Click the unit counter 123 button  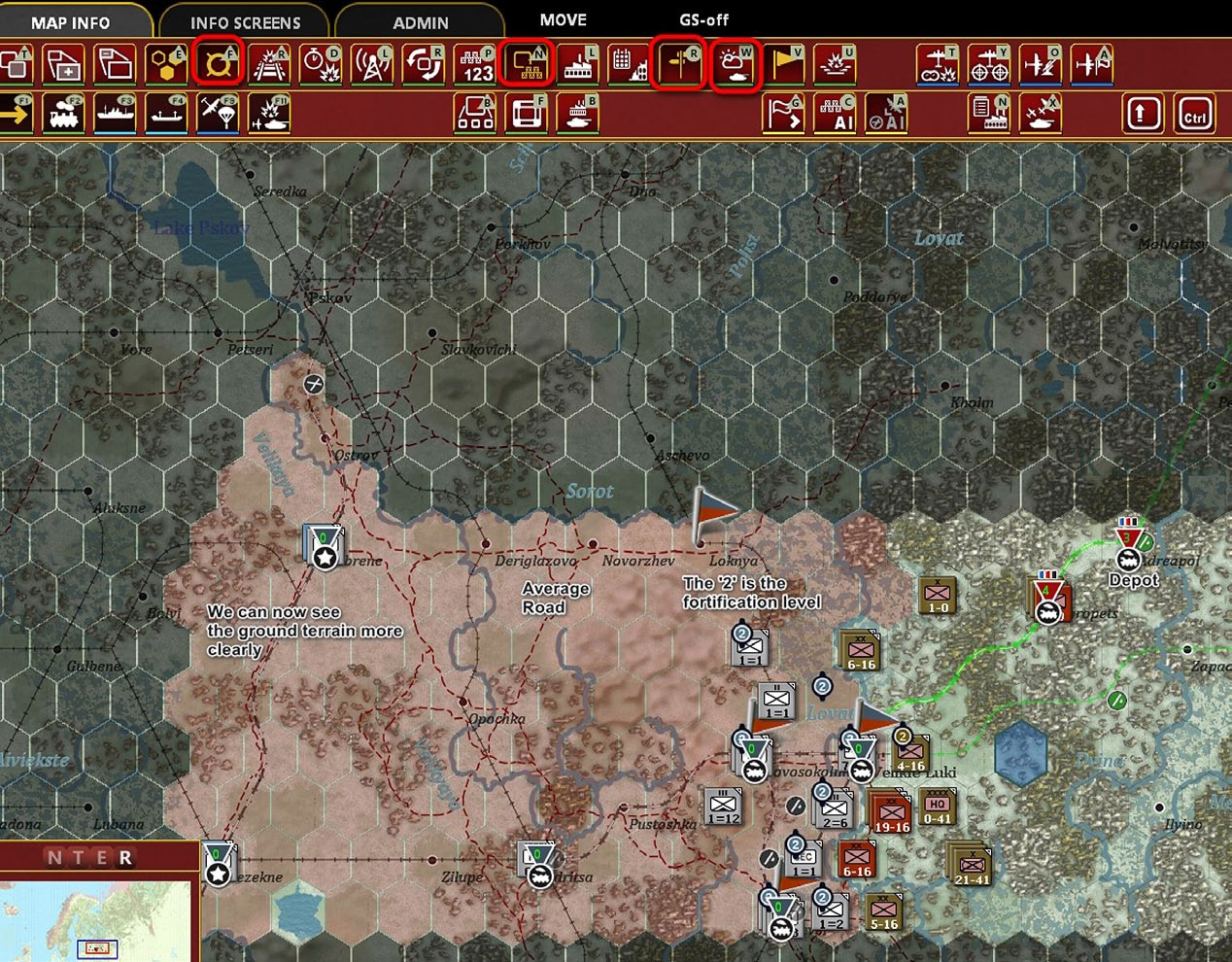click(x=476, y=65)
